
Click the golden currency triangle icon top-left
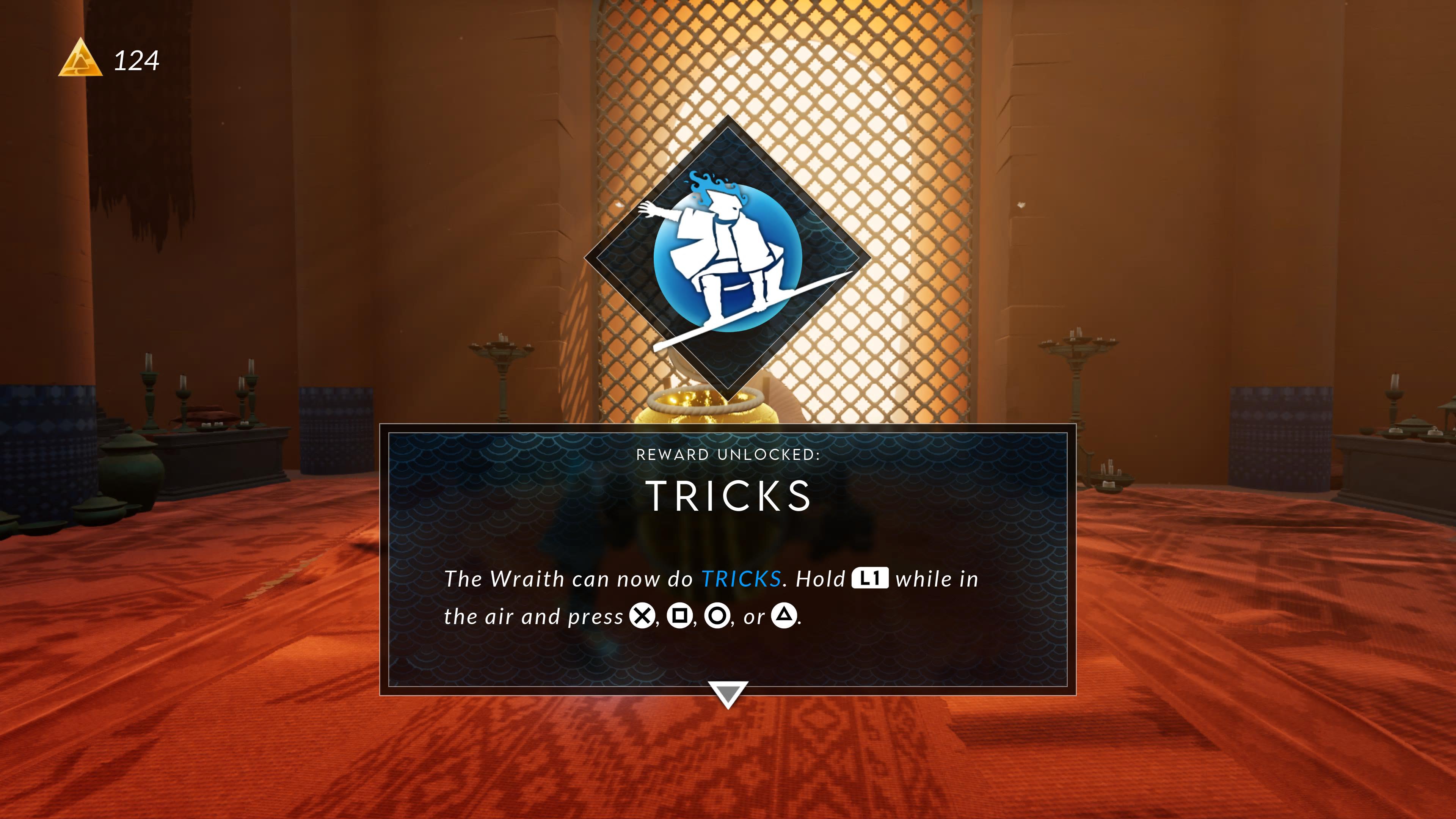point(81,60)
